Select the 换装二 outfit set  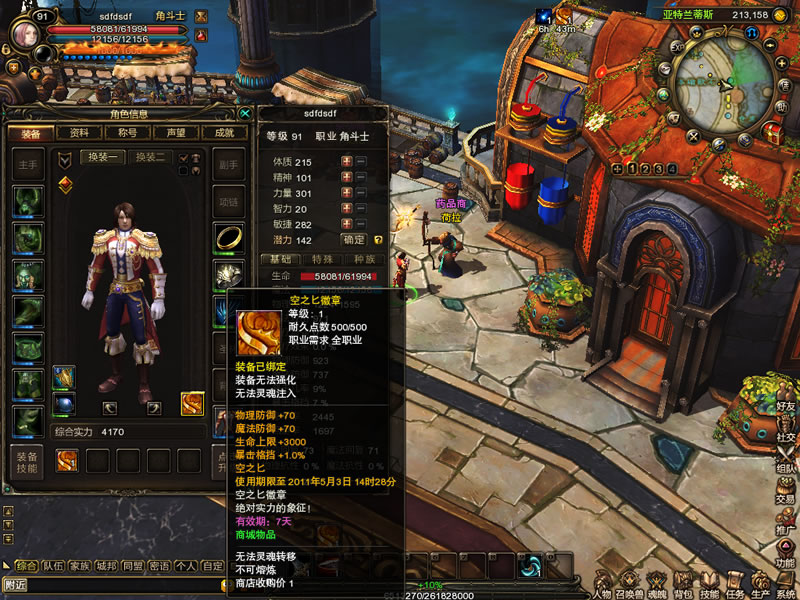coord(150,157)
